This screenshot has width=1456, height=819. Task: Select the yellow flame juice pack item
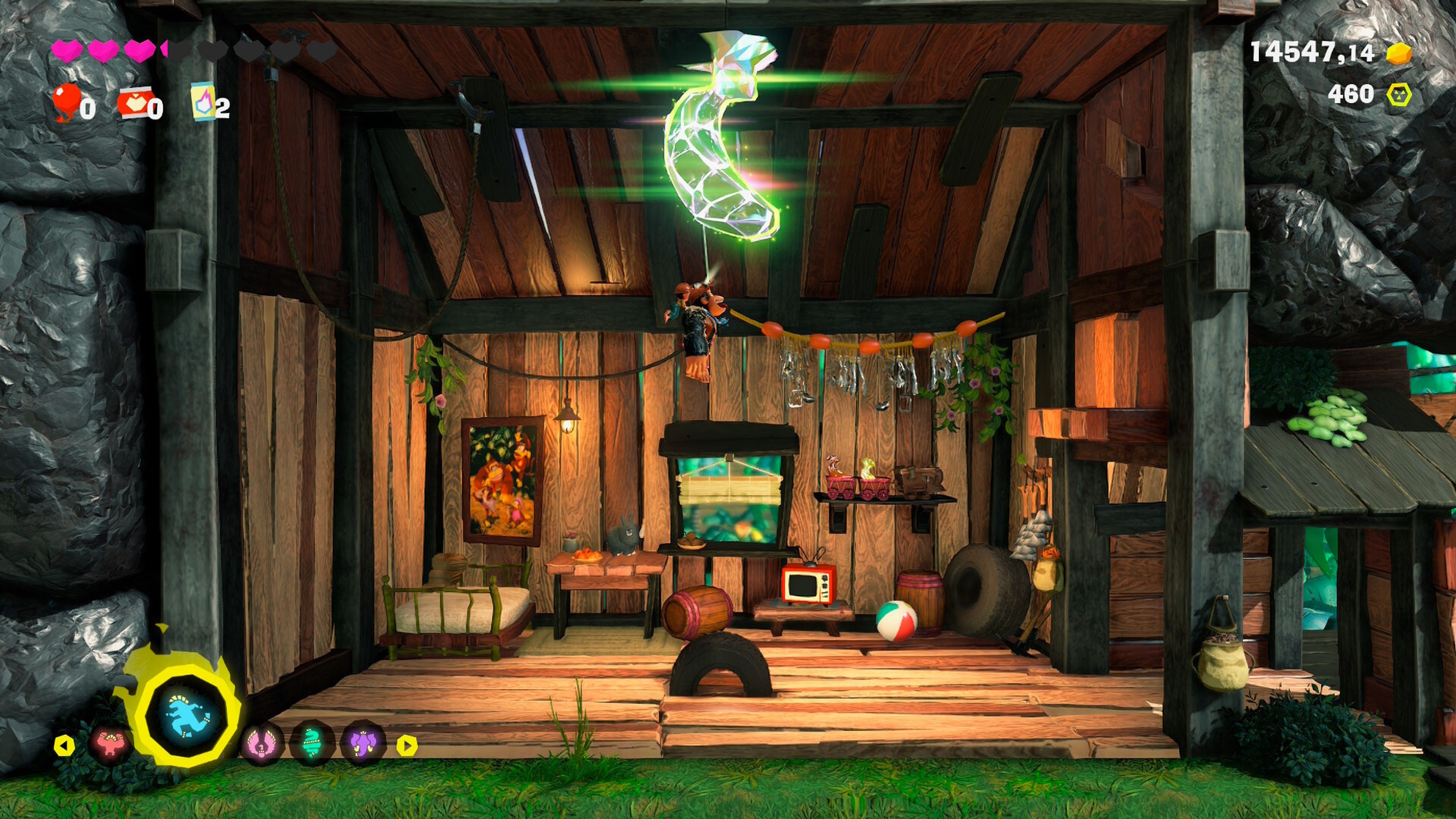coord(204,102)
